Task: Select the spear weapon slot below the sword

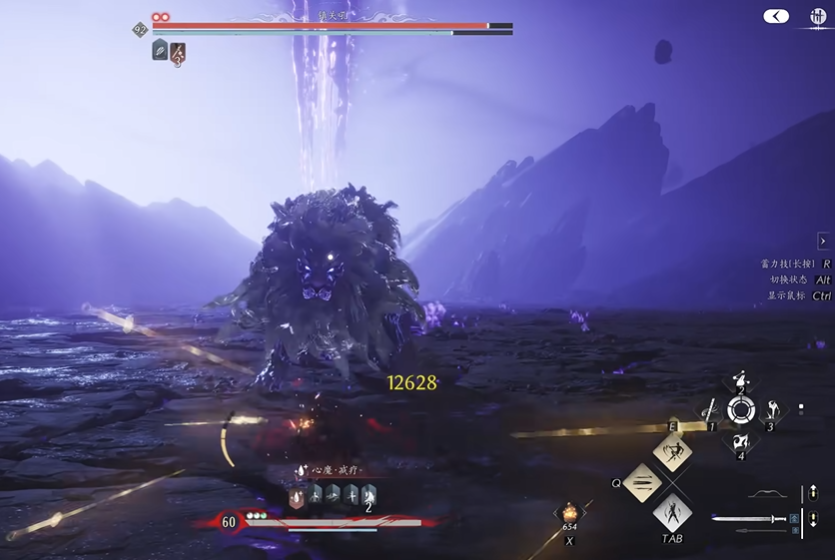Action: pos(762,531)
